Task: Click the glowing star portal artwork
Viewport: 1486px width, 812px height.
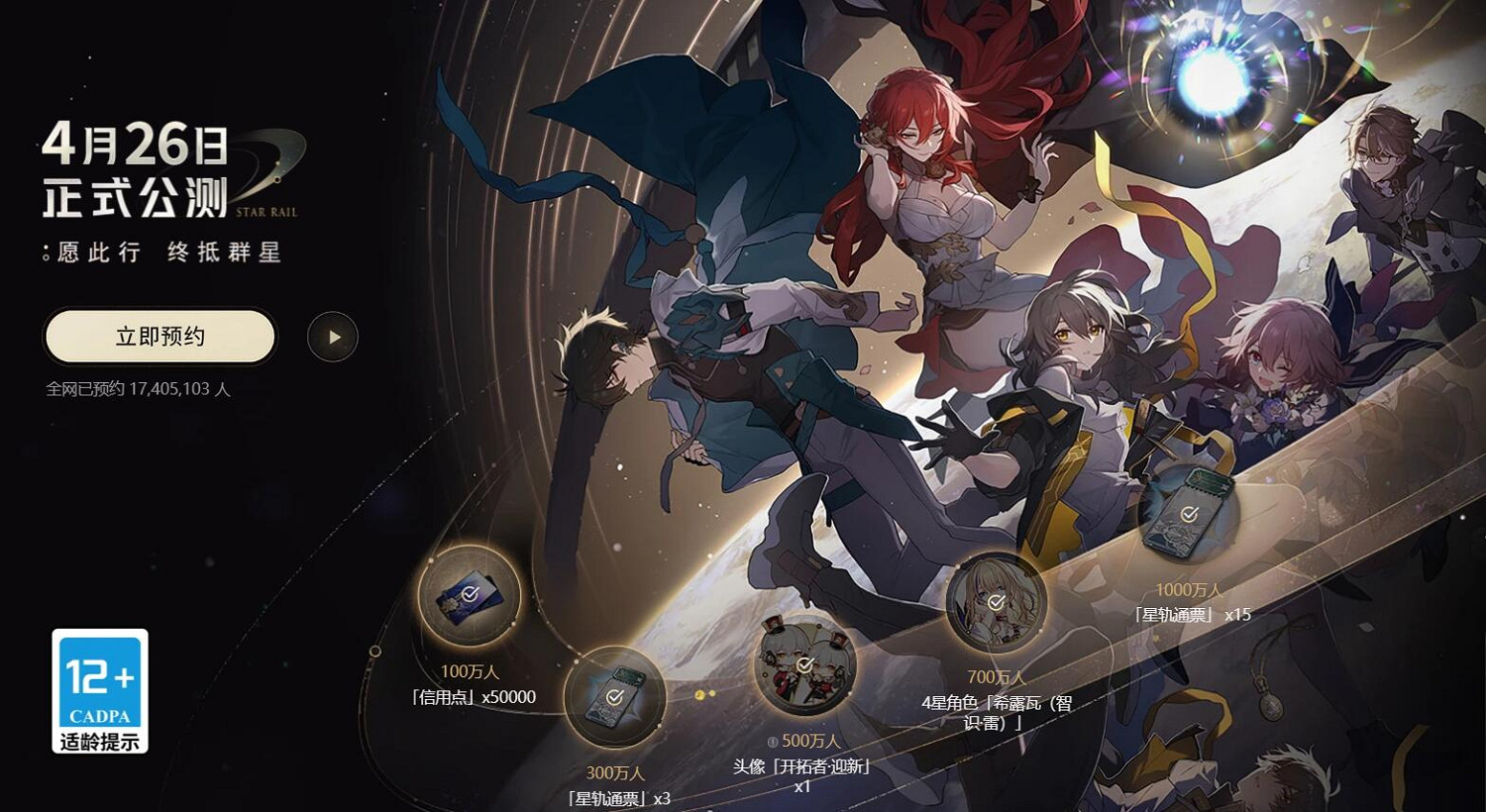Action: click(1211, 79)
